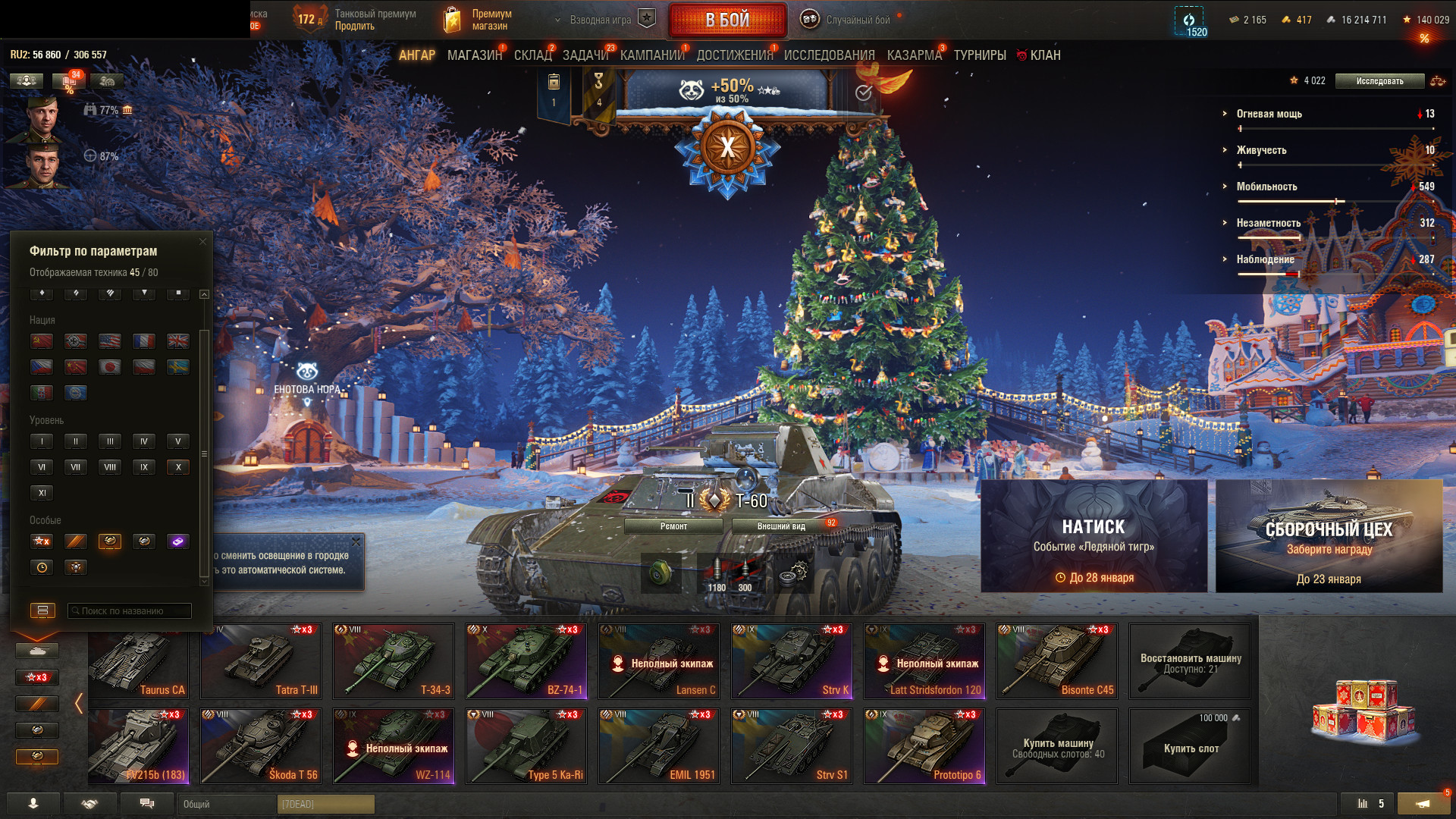Click the vehicle name search field
The height and width of the screenshot is (819, 1456).
click(129, 610)
